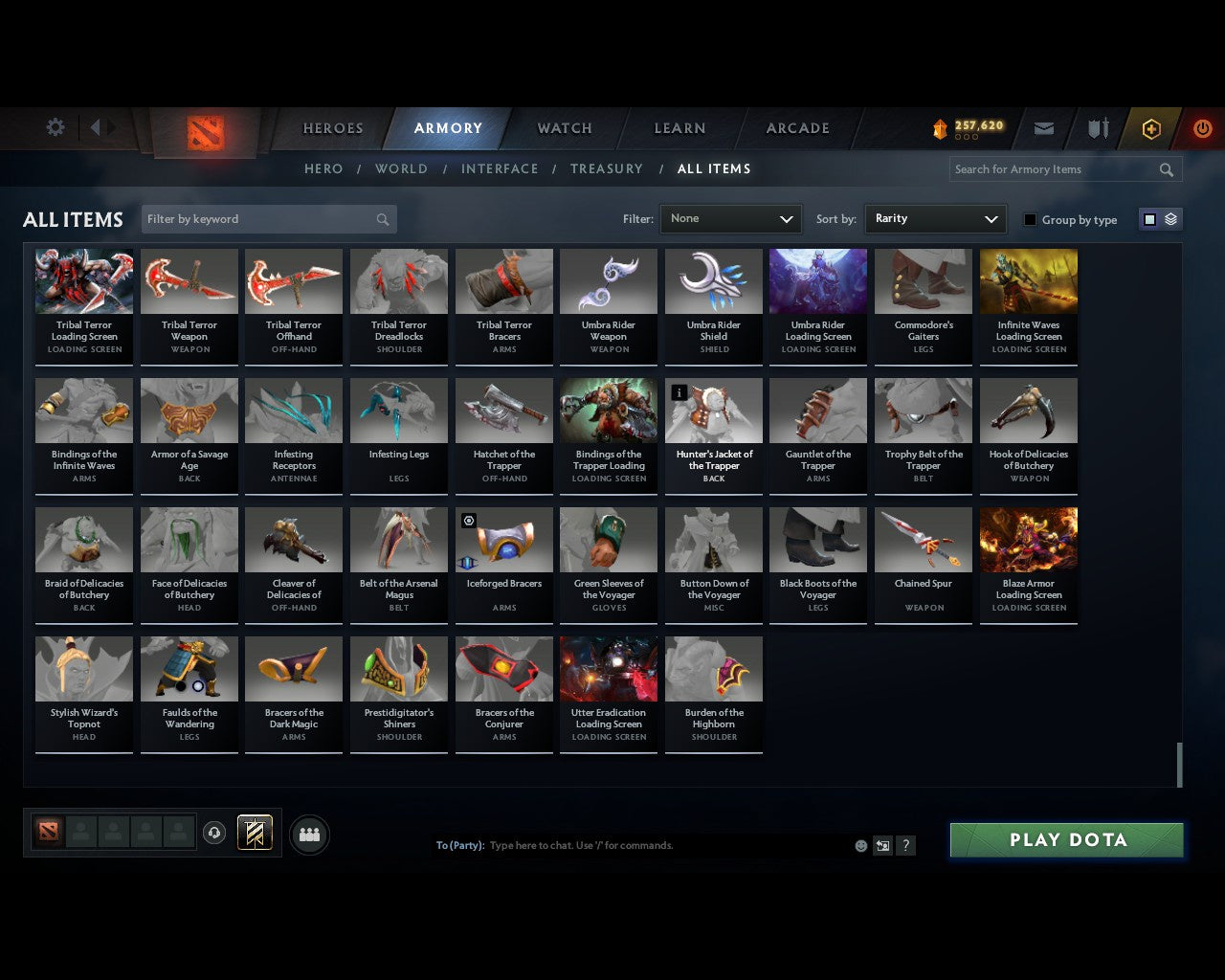Image resolution: width=1225 pixels, height=980 pixels.
Task: Click the PLAY DOTA button
Action: click(1065, 839)
